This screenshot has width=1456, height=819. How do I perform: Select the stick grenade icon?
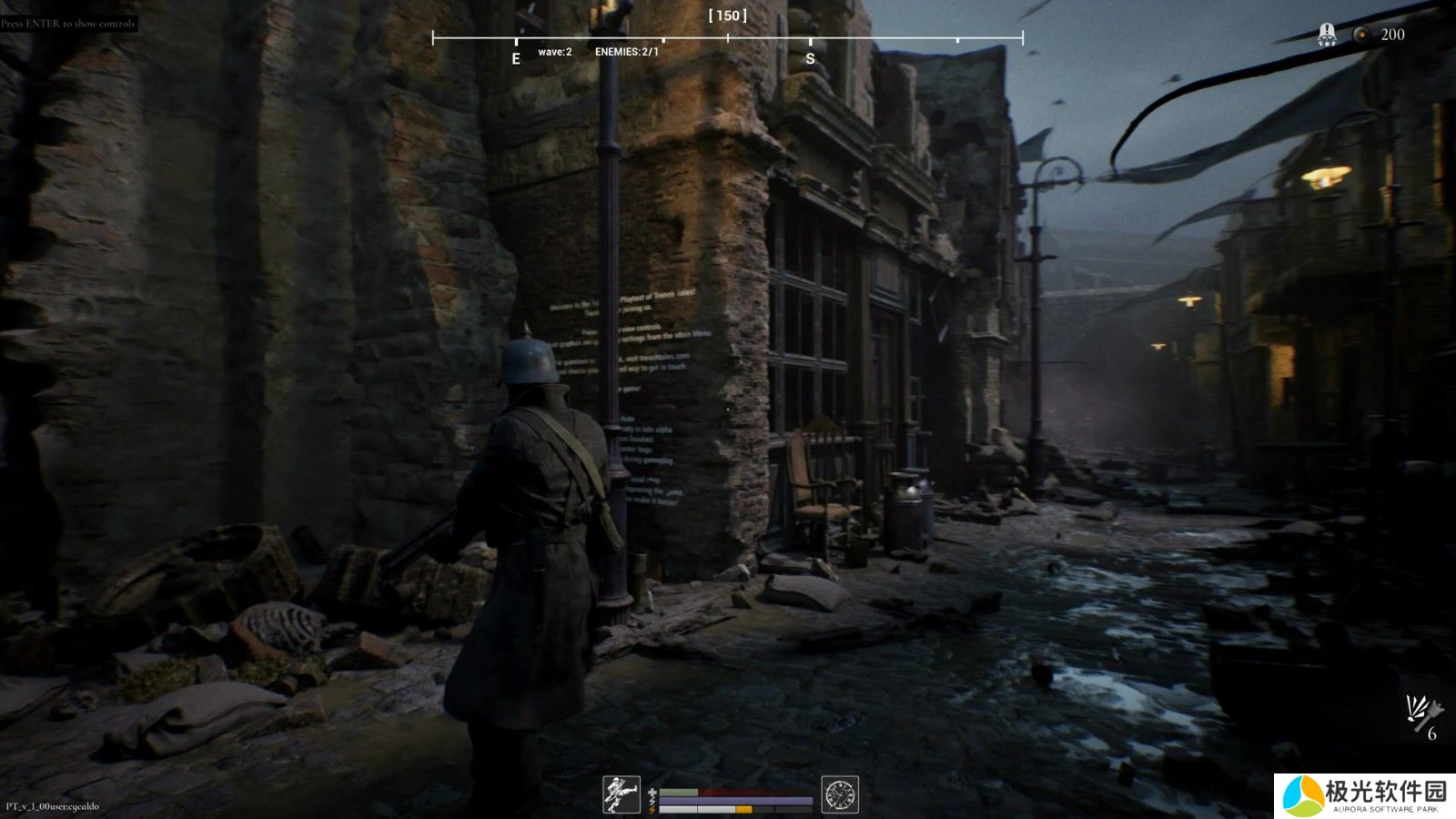[1421, 711]
